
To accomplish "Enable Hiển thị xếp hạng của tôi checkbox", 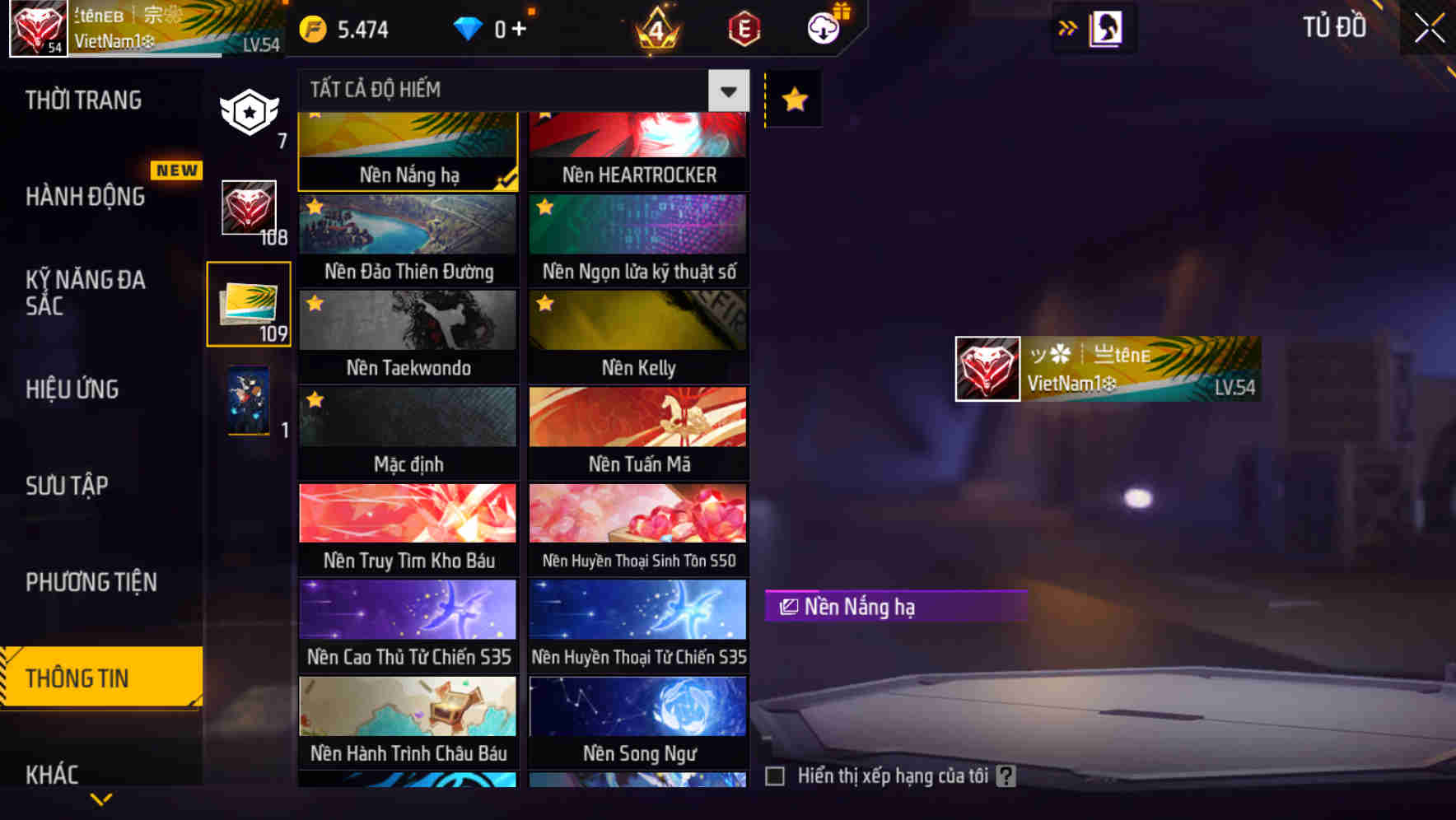I will coord(775,775).
